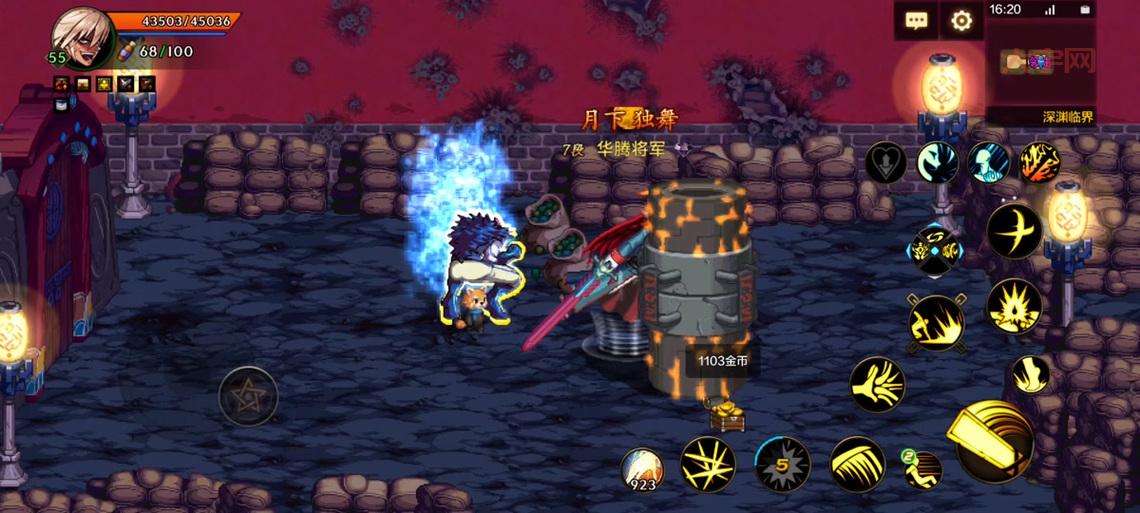
Task: Tap the skill on cooldown showing 5
Action: [782, 464]
